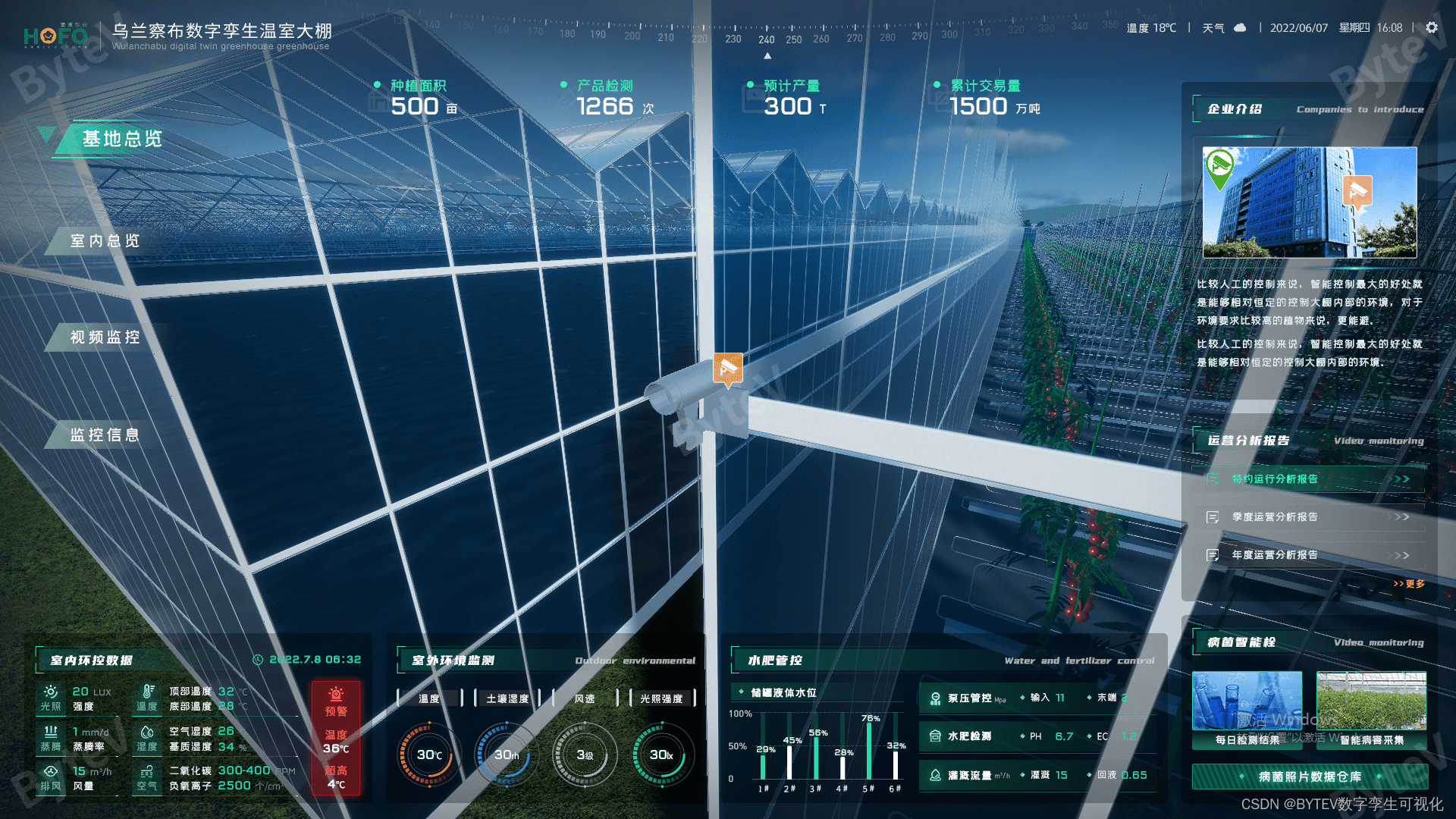This screenshot has height=819, width=1456.
Task: Click the red 预警 alert panel
Action: [336, 737]
